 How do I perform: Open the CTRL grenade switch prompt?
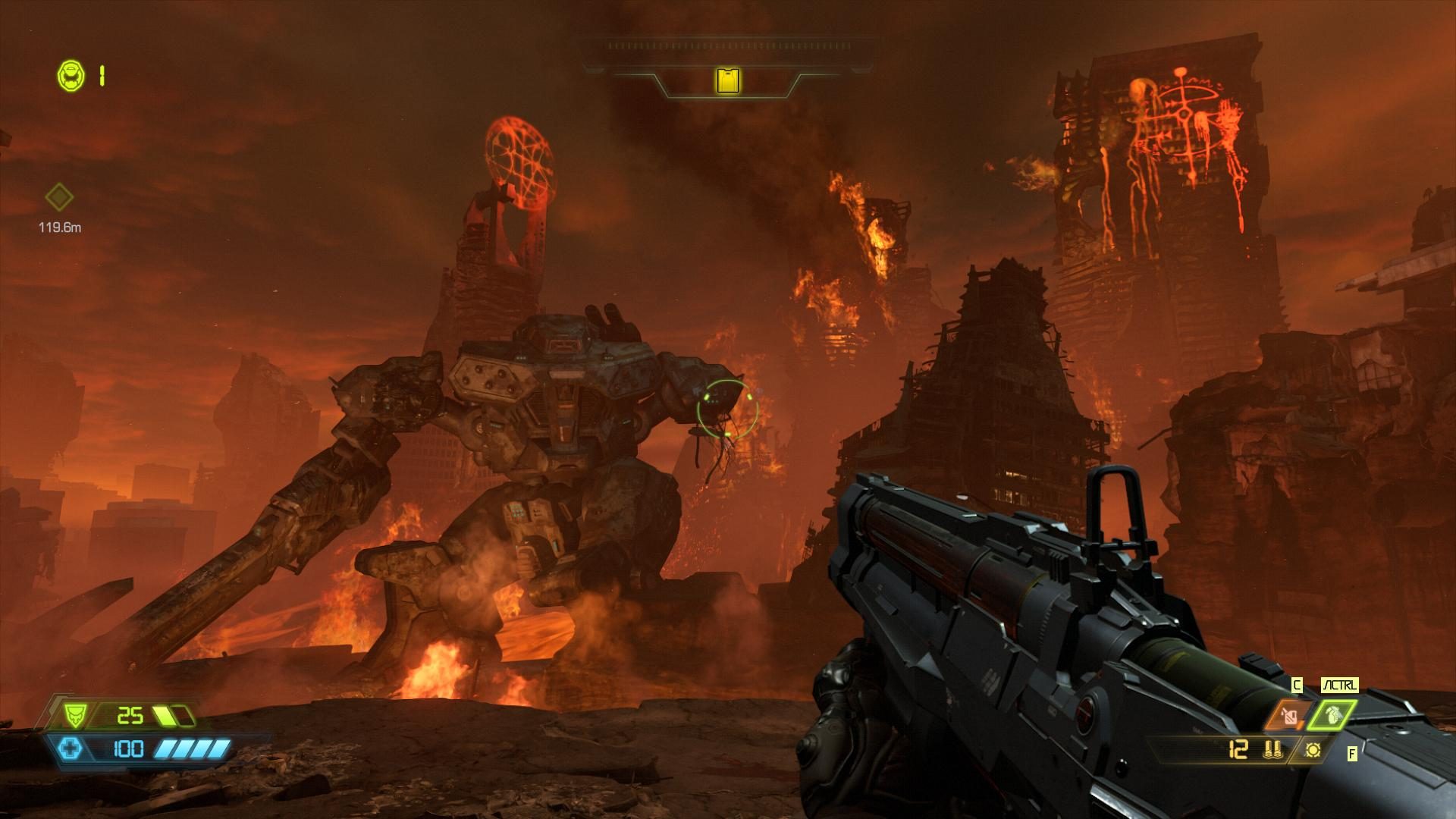(1341, 686)
